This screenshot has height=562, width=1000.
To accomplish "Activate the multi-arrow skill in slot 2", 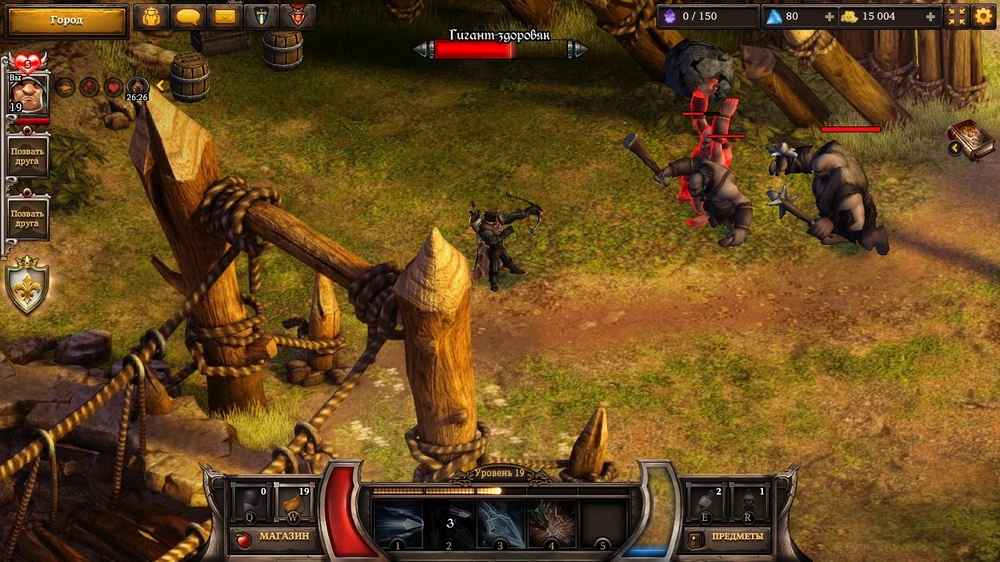I will pos(449,524).
